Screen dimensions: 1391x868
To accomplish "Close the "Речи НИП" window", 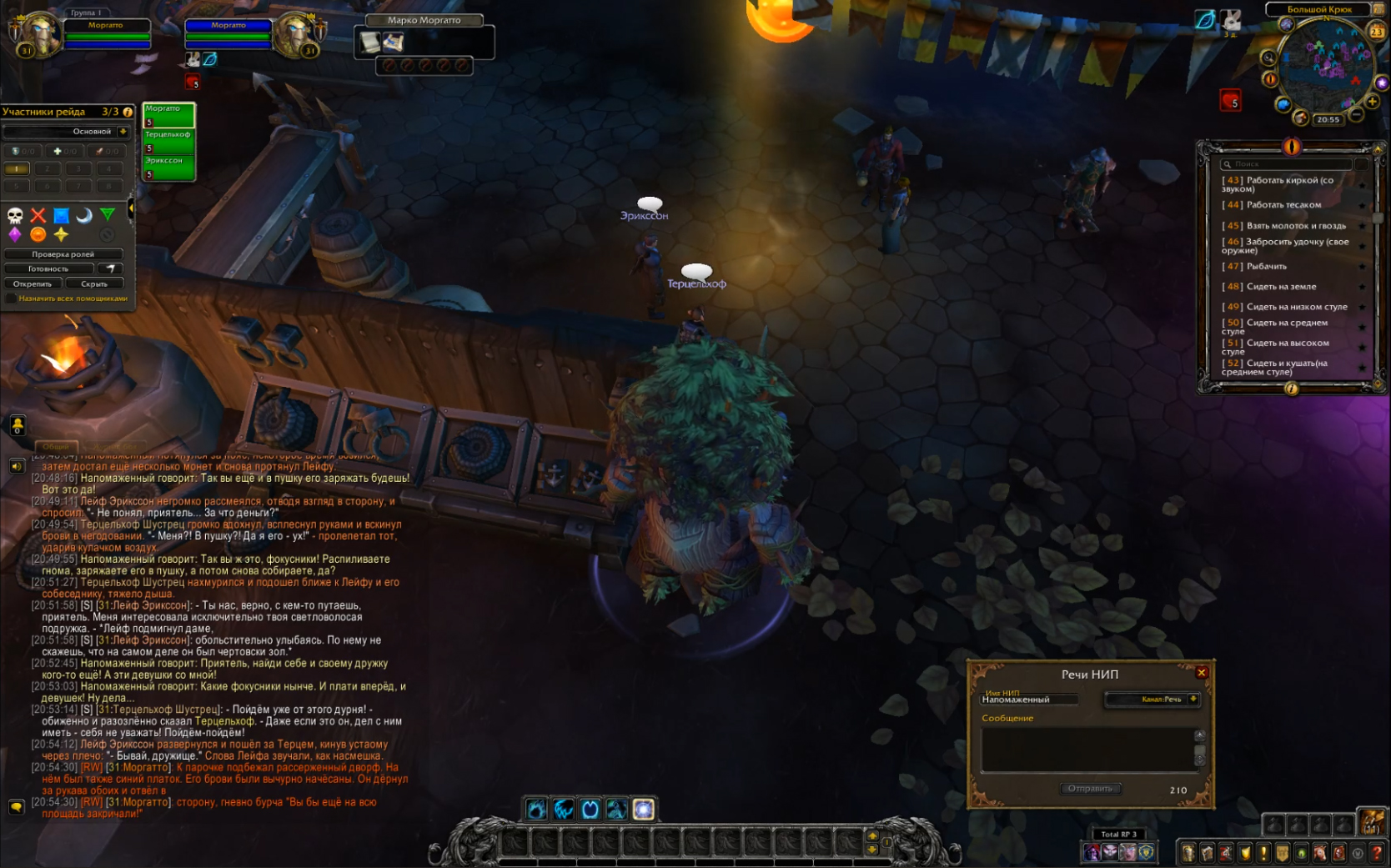I will (x=1202, y=673).
